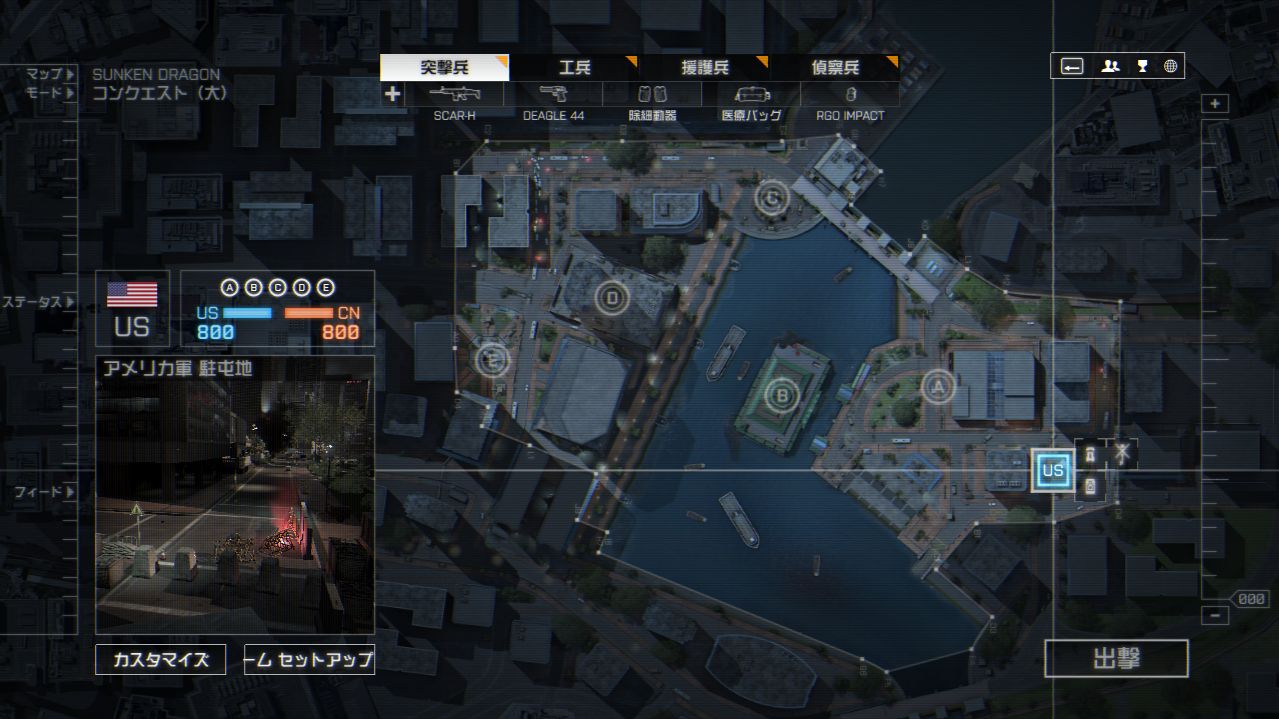1279x719 pixels.
Task: Switch to the 工兵 engineer tab
Action: (x=574, y=68)
